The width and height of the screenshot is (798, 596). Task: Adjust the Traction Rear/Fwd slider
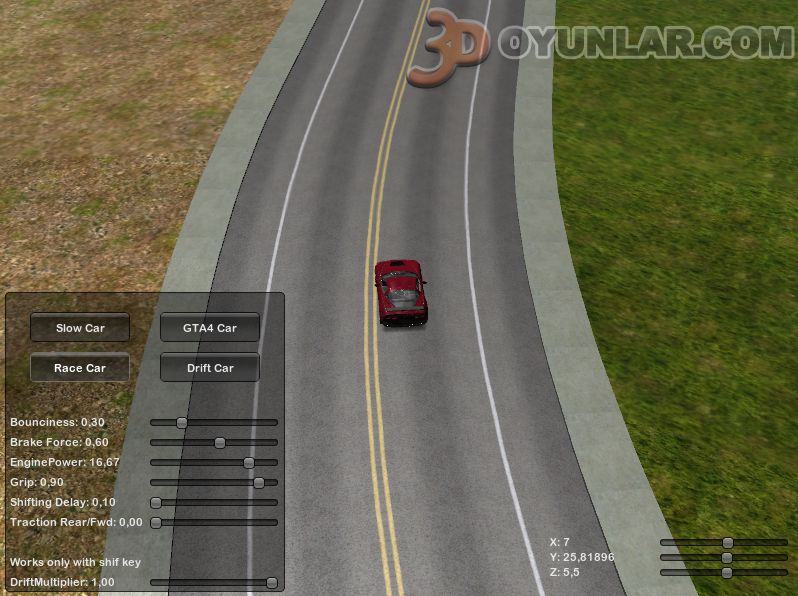pyautogui.click(x=156, y=522)
